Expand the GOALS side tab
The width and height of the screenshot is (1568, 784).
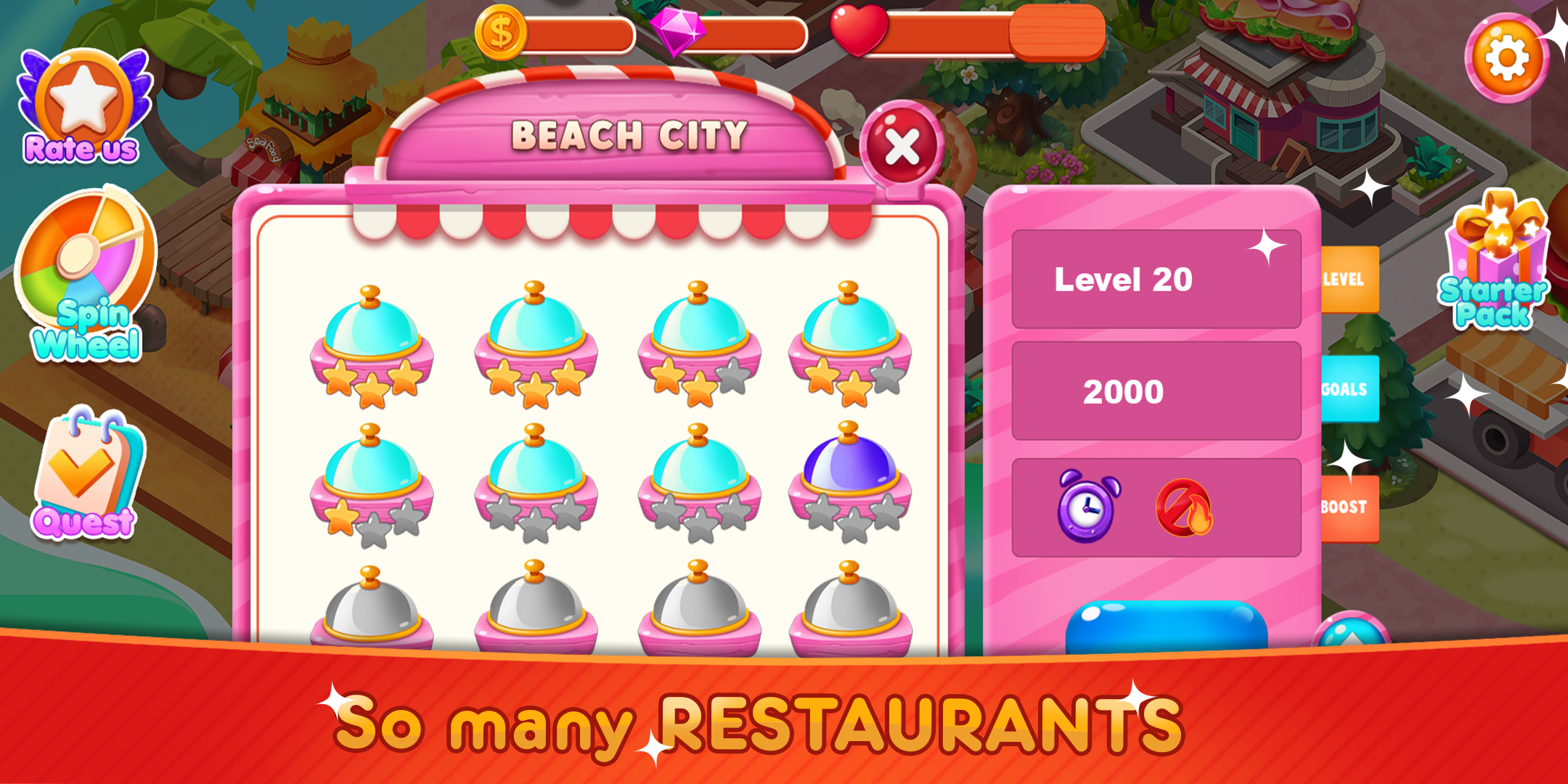click(x=1348, y=390)
